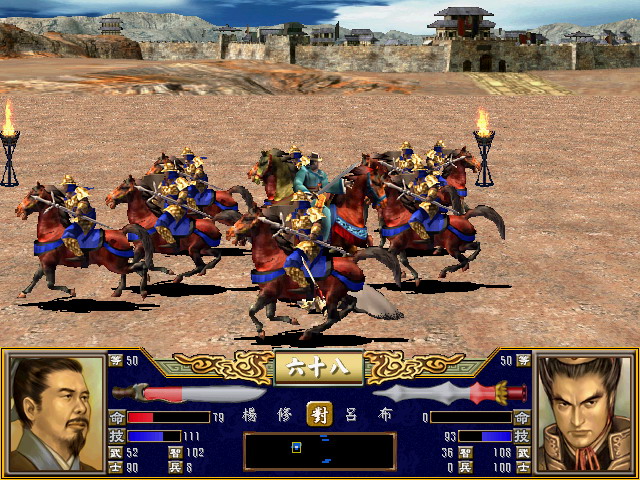The image size is (640, 480).
Task: Open the battlefield minimap panel
Action: [320, 451]
